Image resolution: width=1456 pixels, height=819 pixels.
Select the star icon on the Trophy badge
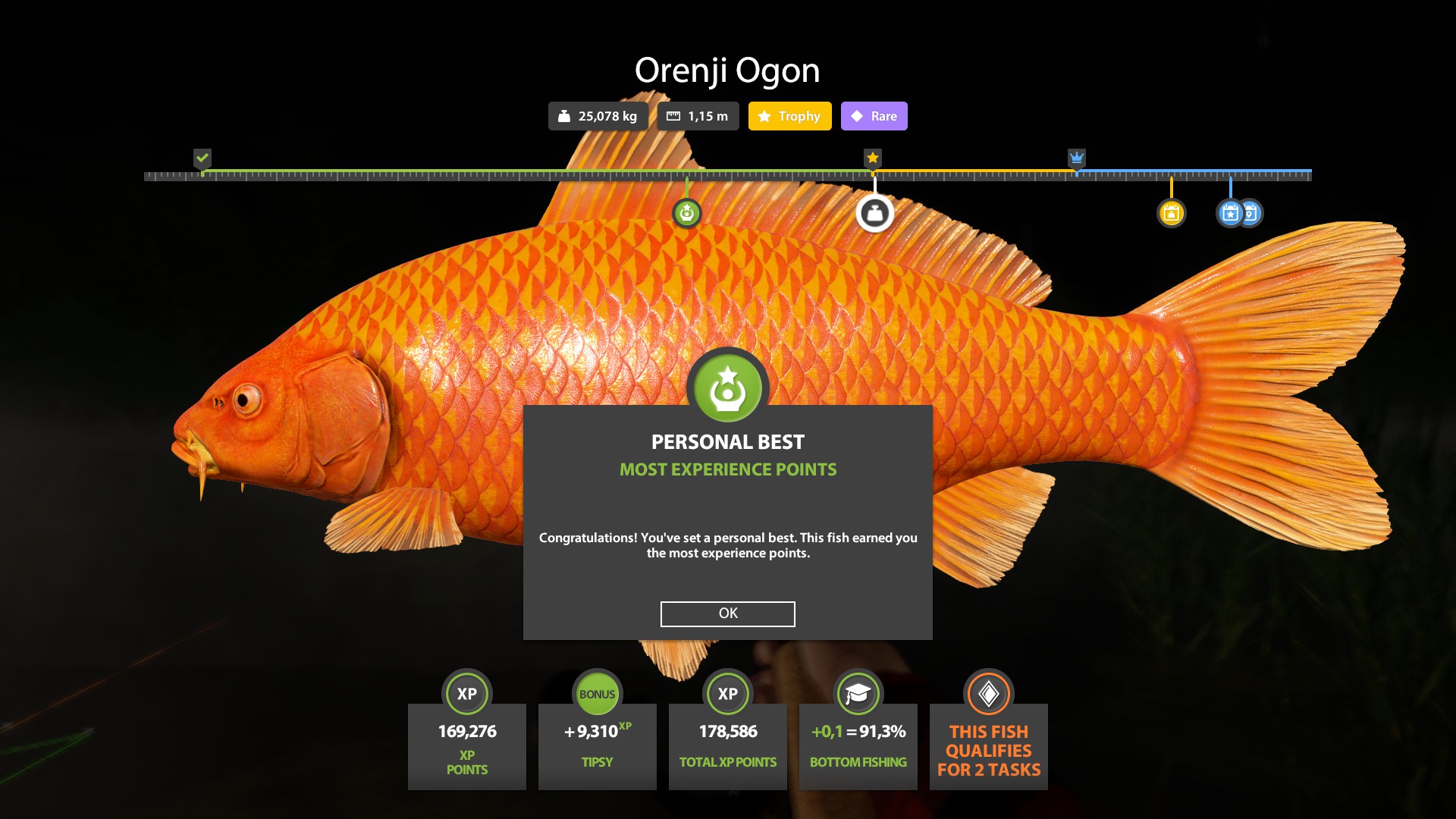coord(763,116)
